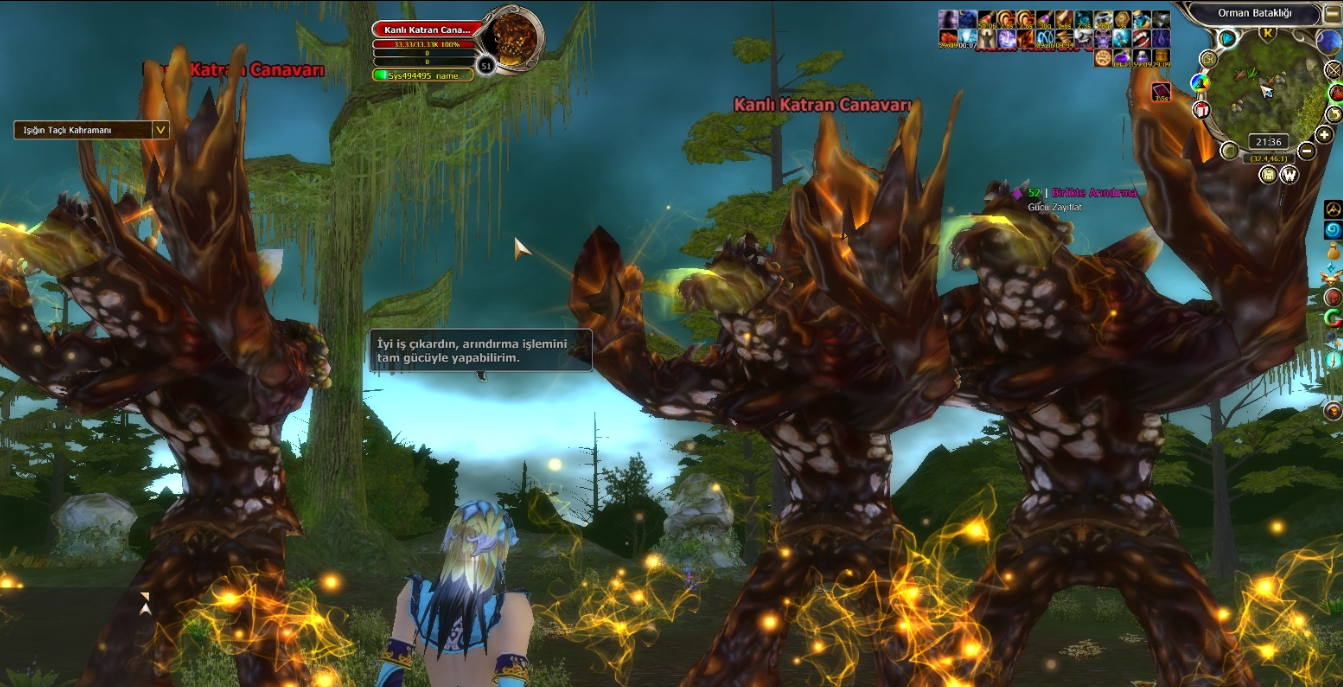1343x687 pixels.
Task: Select the crossed swords icon on minimap
Action: (x=1333, y=70)
